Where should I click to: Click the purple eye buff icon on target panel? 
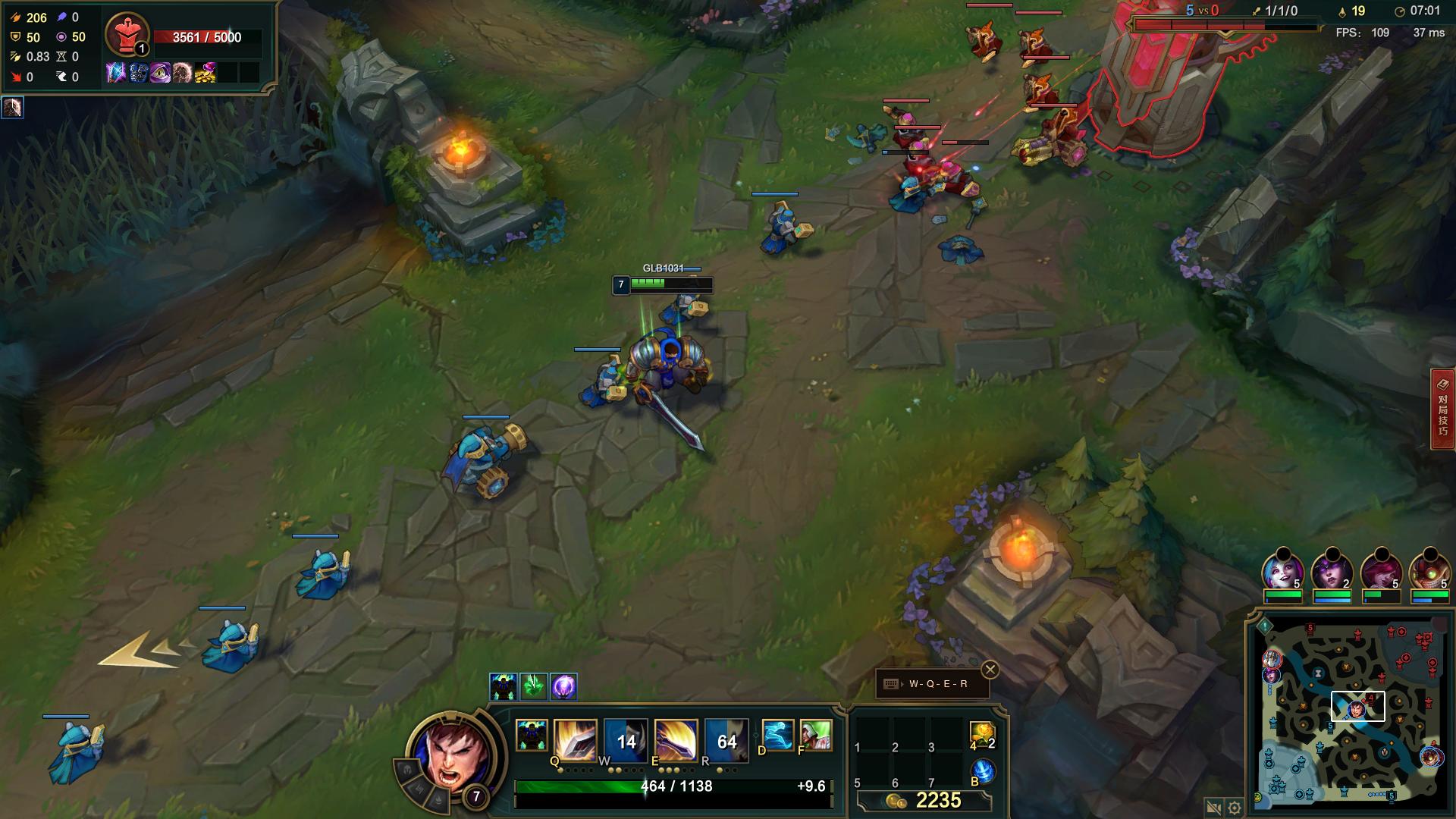click(160, 73)
